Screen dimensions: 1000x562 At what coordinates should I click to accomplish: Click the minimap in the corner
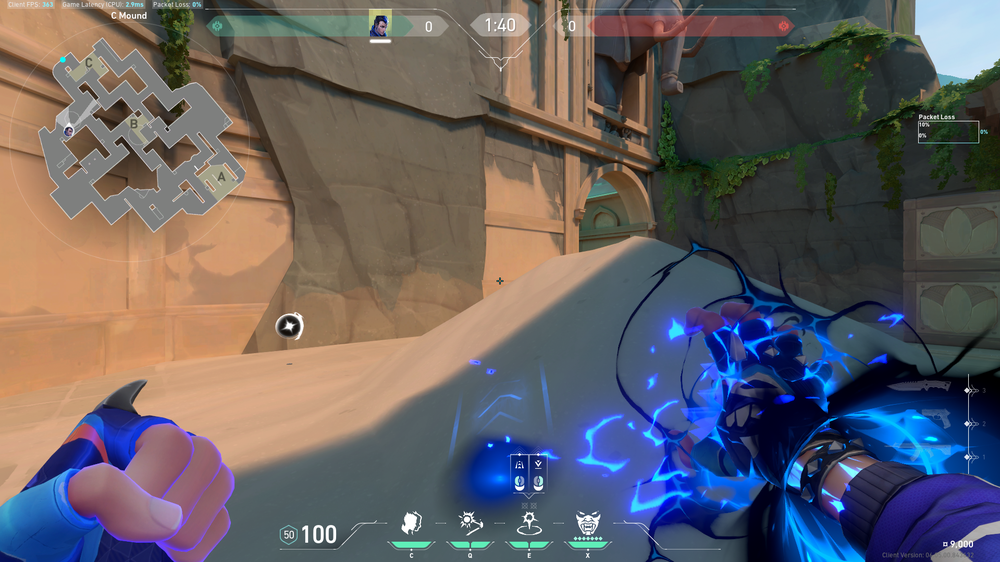pos(140,137)
